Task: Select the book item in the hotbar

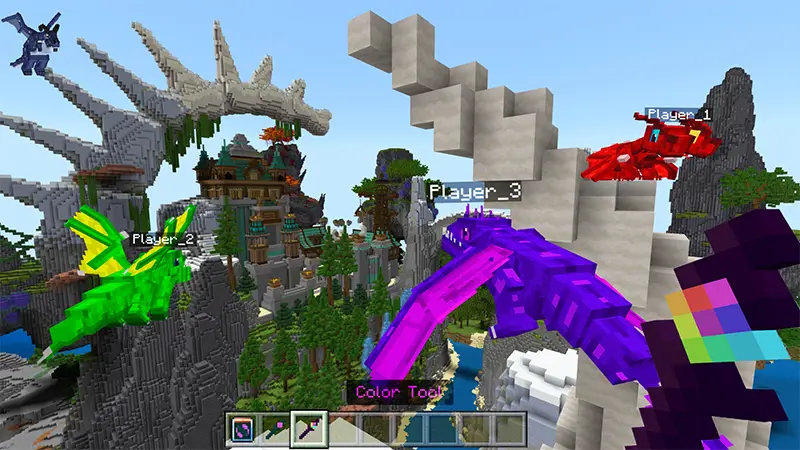Action: [x=243, y=428]
